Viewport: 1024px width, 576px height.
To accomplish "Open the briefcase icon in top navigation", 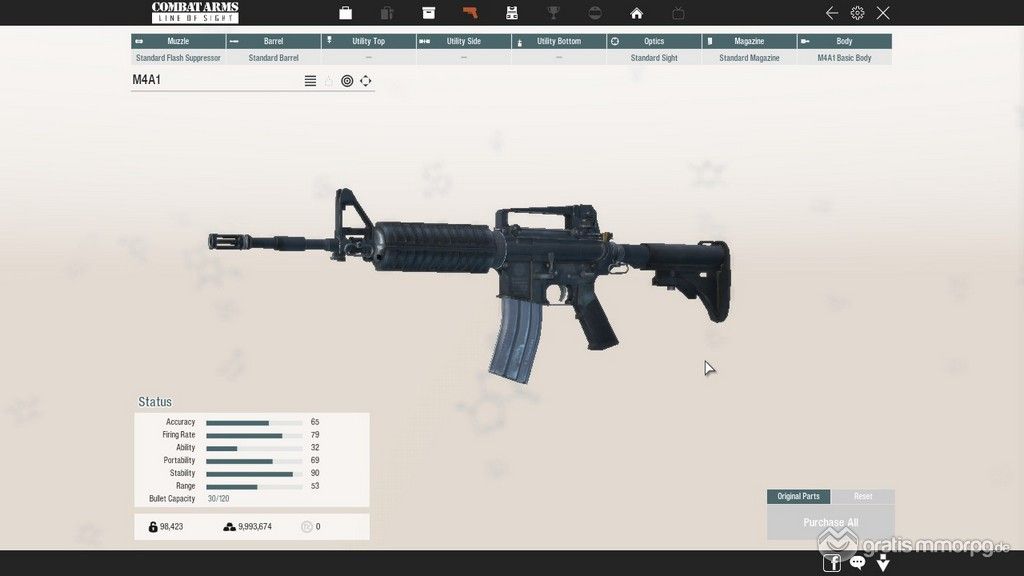I will pyautogui.click(x=345, y=13).
